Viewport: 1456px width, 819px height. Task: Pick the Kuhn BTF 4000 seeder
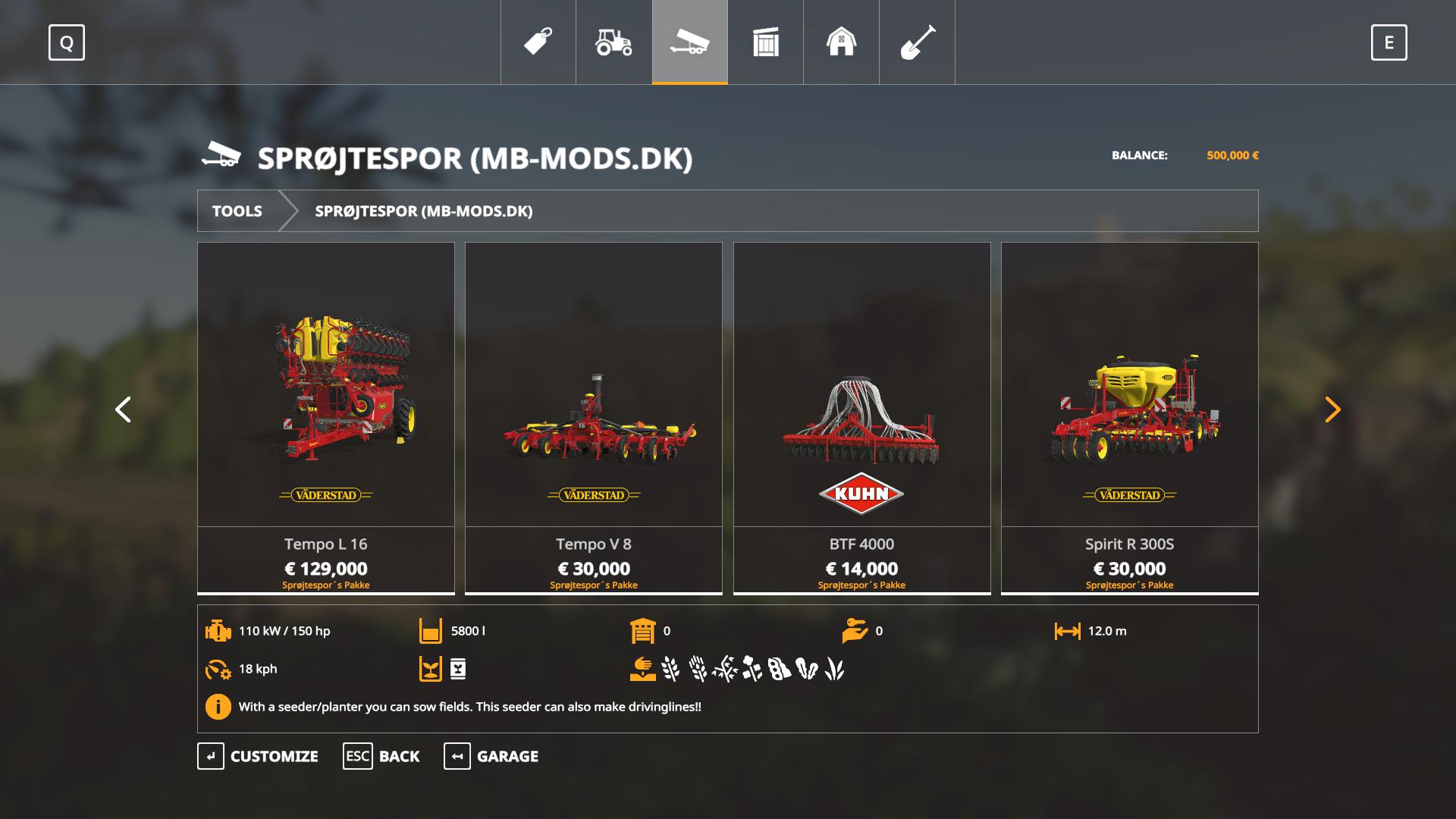(x=861, y=417)
